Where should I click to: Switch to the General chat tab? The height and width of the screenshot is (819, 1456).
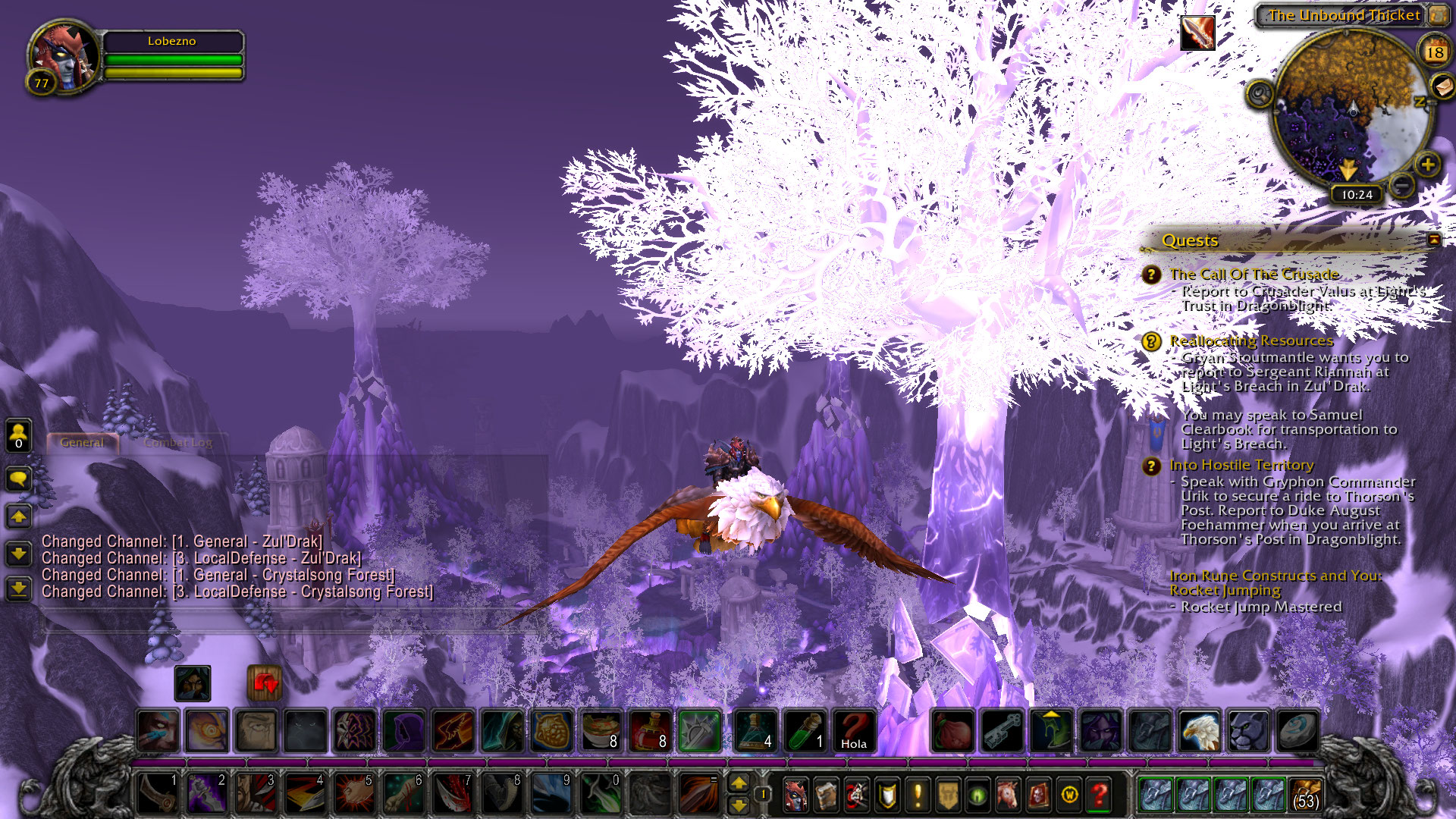pos(82,443)
